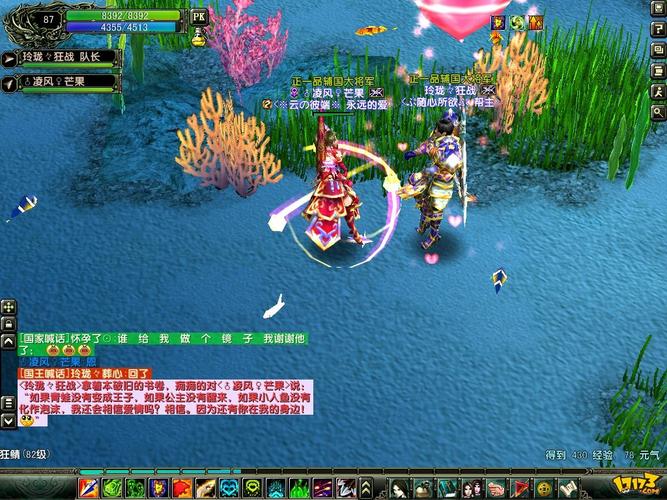Click the chat window move handle
This screenshot has height=500, width=667.
click(x=8, y=308)
